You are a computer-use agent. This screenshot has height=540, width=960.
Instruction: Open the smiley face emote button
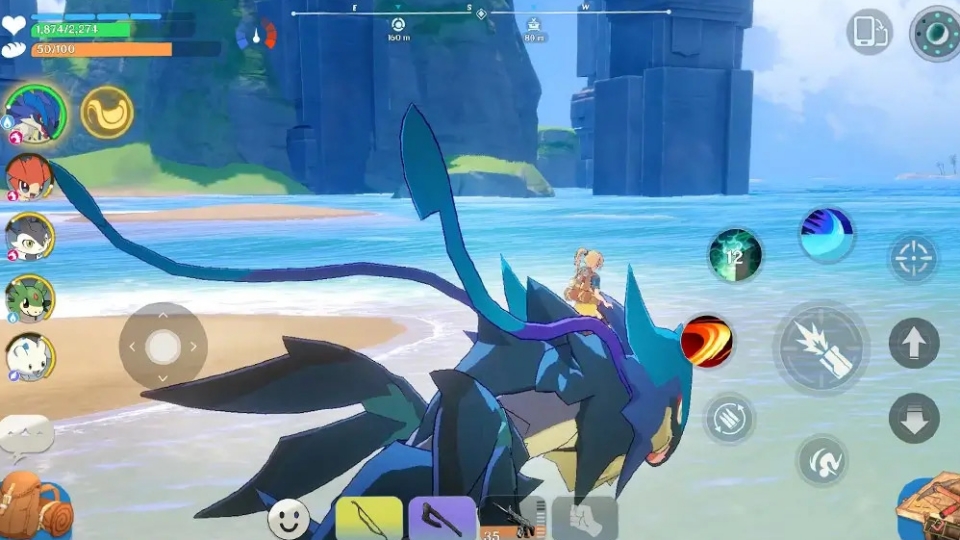[x=288, y=519]
